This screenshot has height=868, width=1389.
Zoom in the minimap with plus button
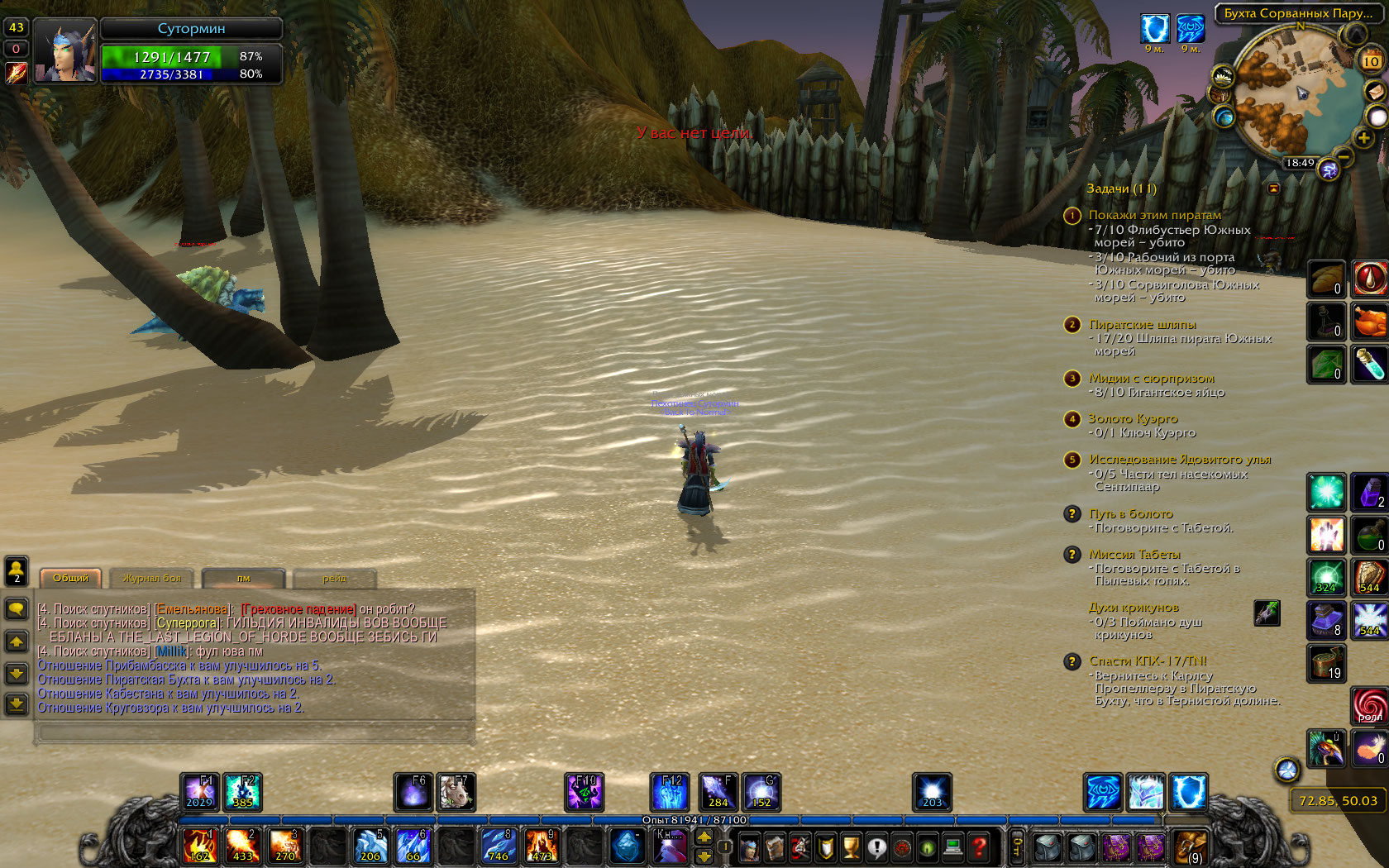click(1363, 138)
